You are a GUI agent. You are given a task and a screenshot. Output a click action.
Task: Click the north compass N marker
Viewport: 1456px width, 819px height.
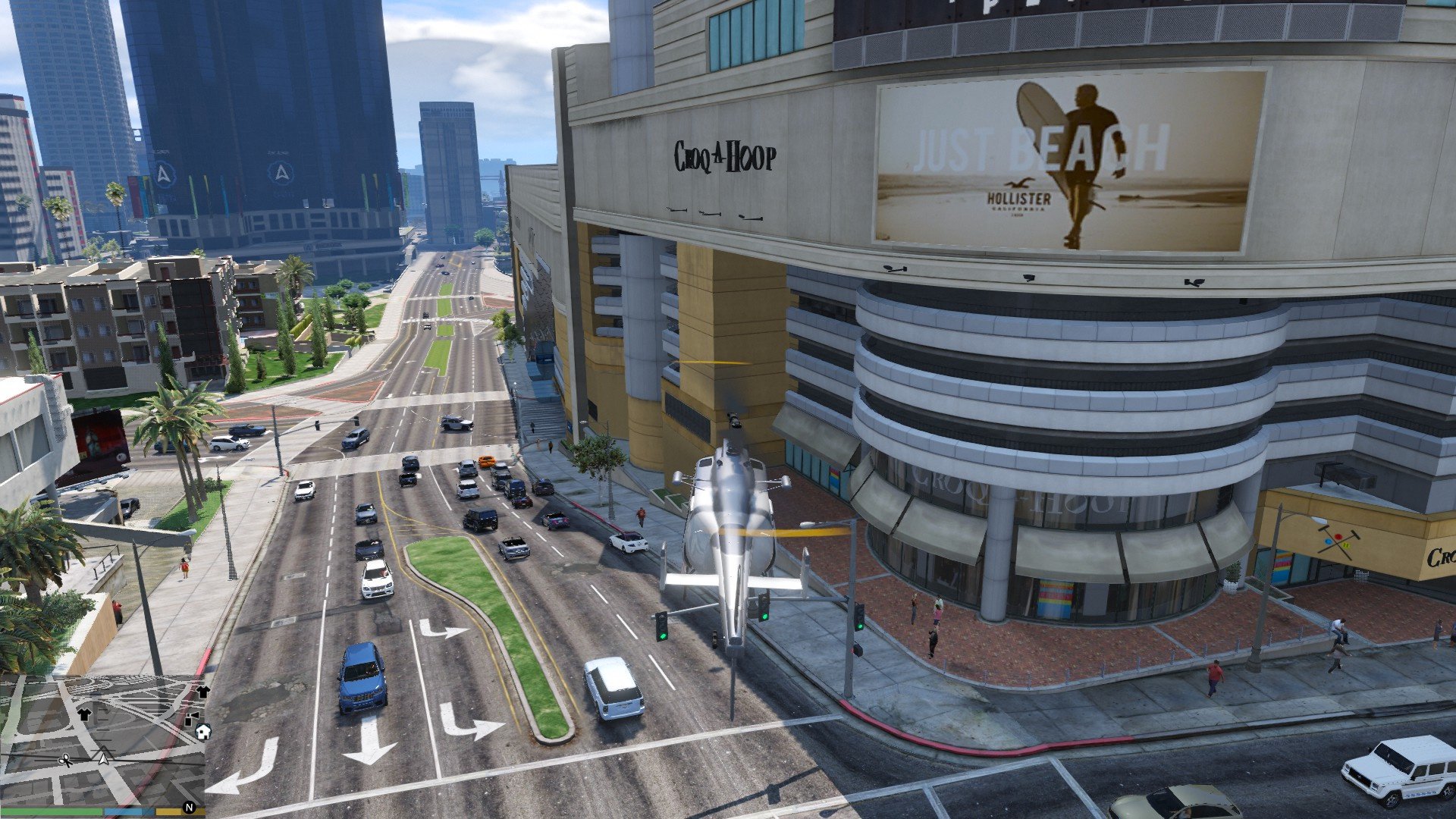point(190,808)
